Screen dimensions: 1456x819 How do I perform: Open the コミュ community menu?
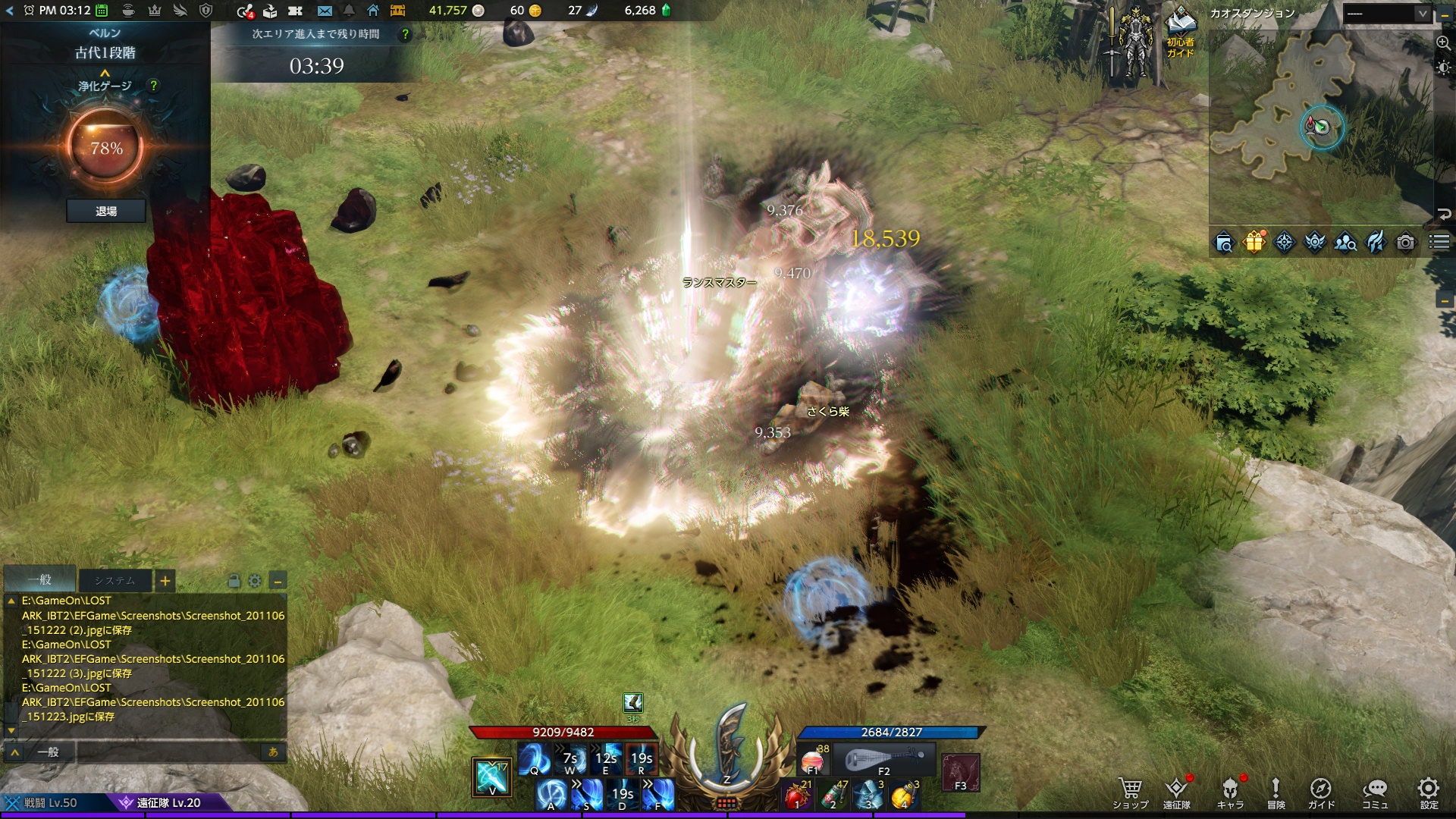1374,792
